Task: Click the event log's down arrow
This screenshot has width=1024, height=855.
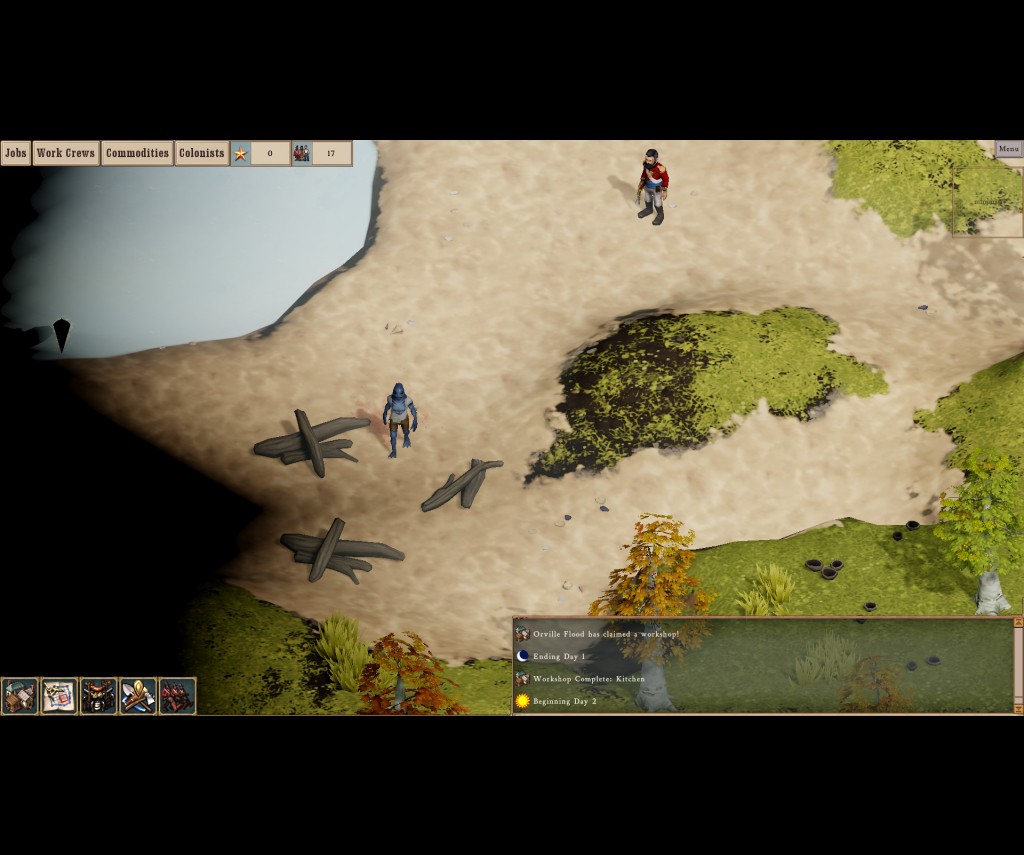Action: click(x=1018, y=708)
